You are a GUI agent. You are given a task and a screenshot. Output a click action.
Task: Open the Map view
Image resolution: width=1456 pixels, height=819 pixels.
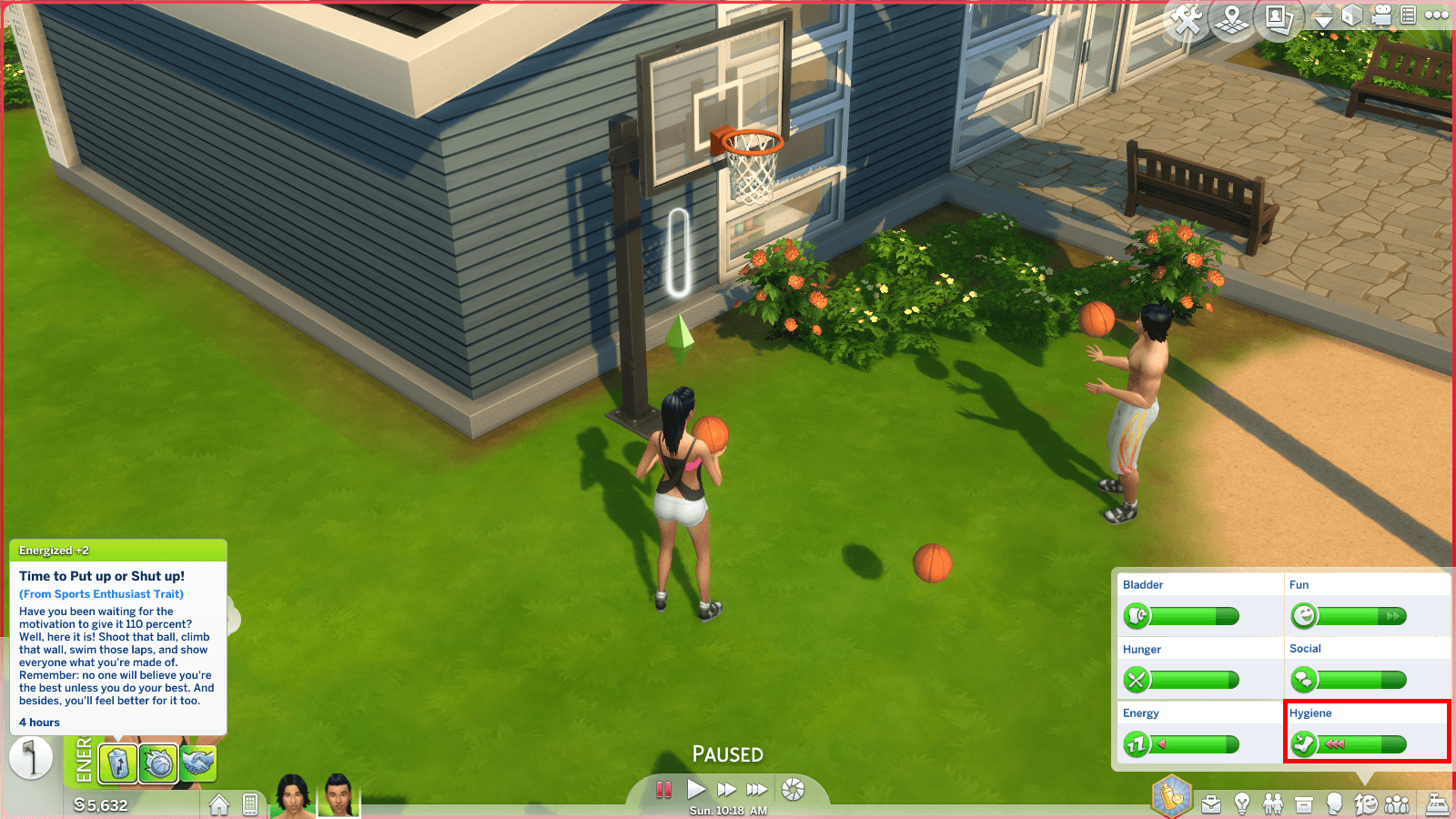point(1230,16)
